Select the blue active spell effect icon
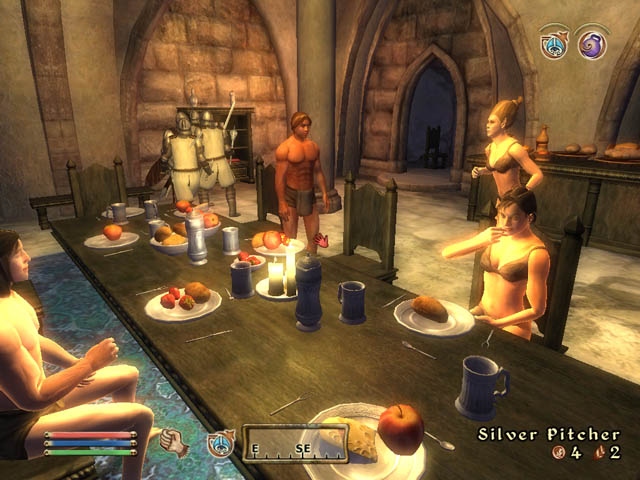The image size is (640, 480). coord(553,44)
